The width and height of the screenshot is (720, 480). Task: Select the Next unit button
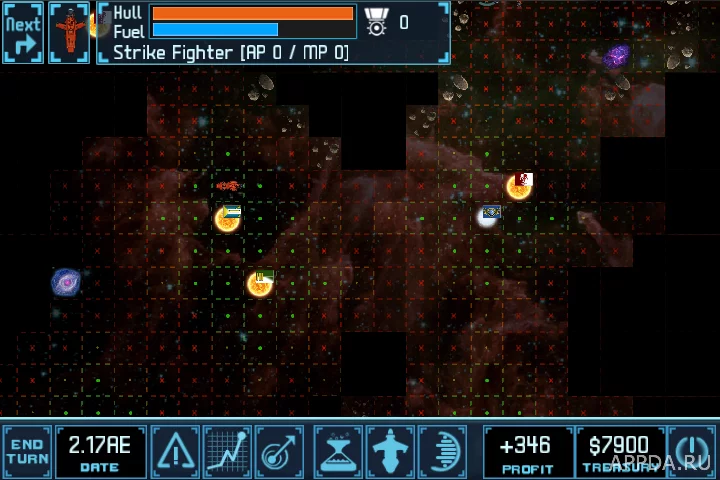coord(23,33)
